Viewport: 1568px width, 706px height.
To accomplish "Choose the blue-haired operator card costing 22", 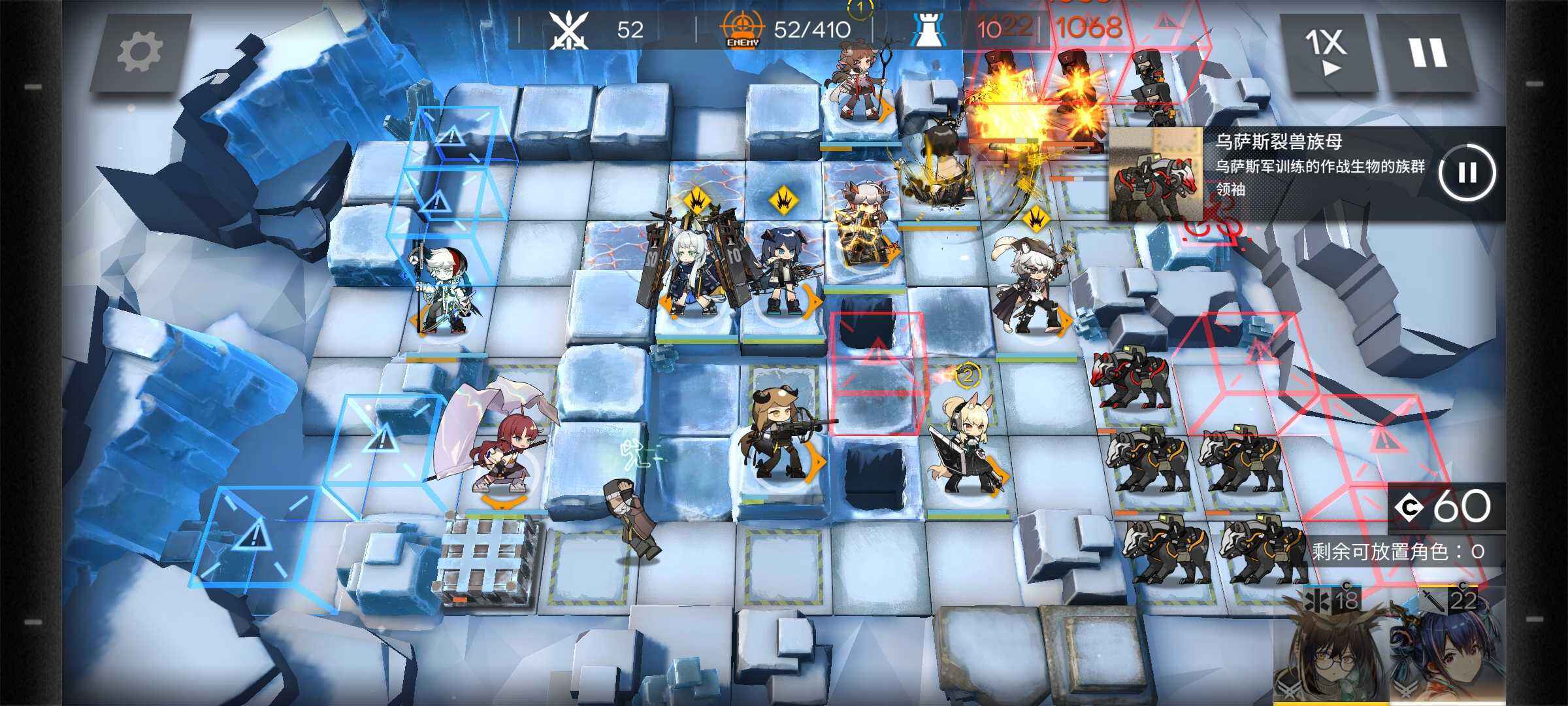I will point(1447,647).
